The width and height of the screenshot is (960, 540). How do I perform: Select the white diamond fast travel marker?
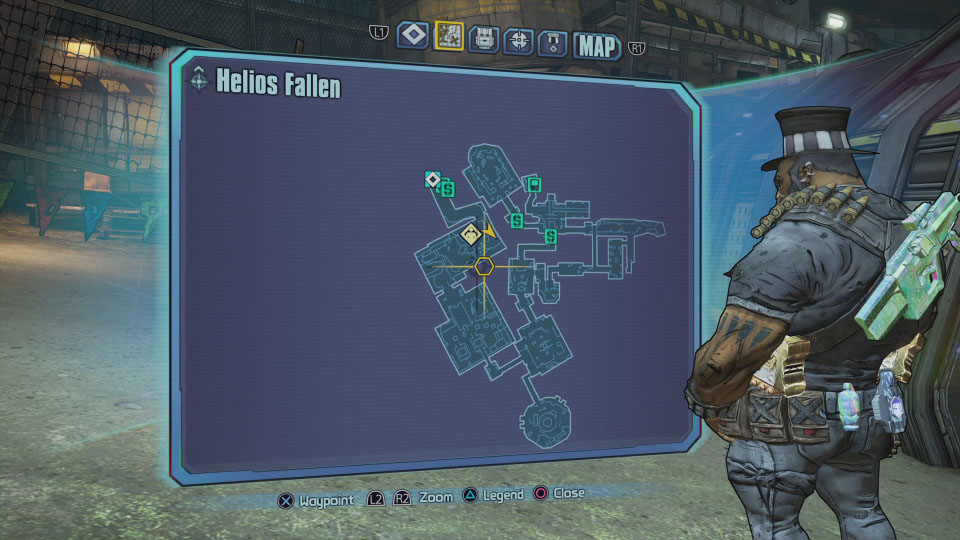pyautogui.click(x=432, y=180)
